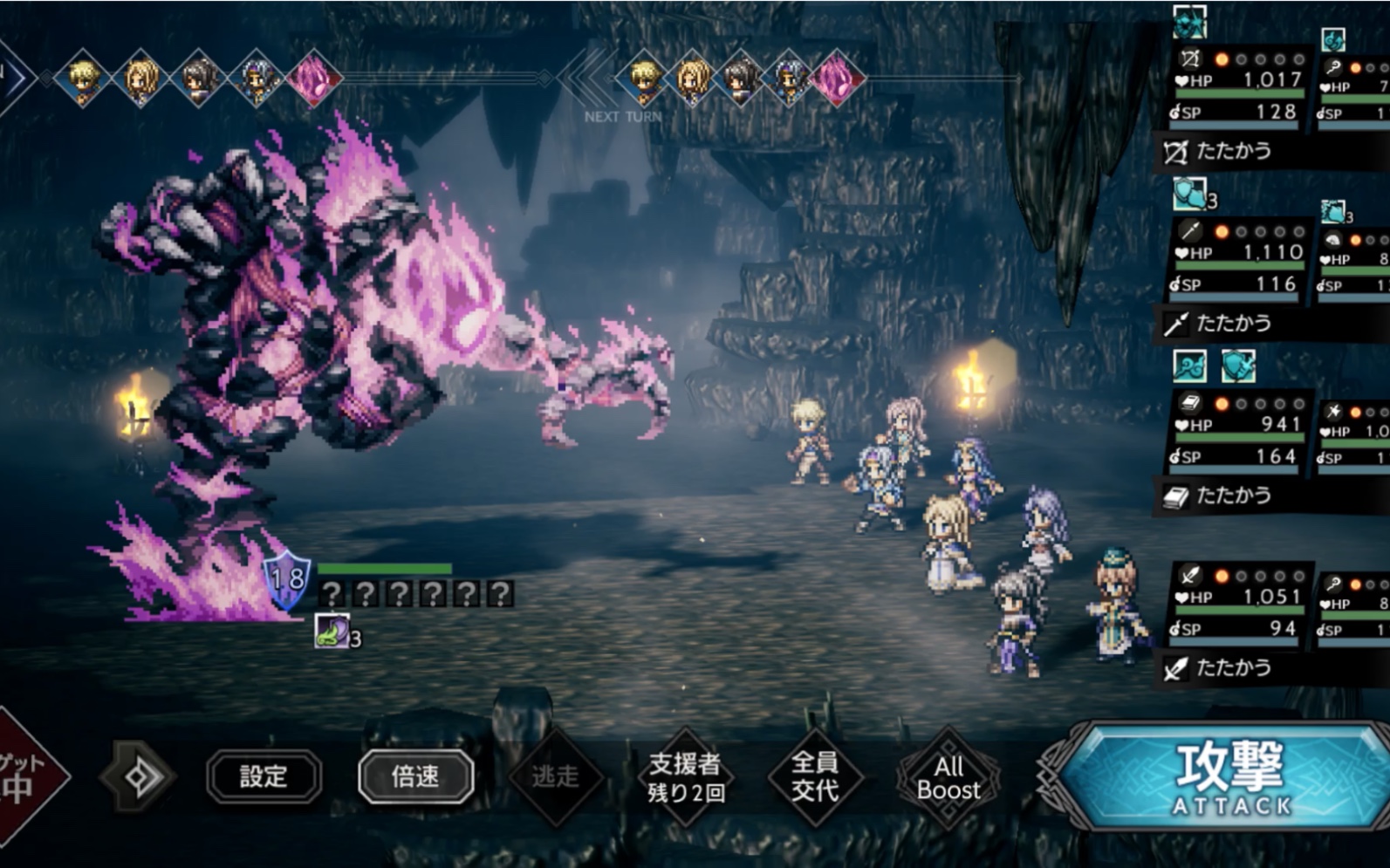1390x868 pixels.
Task: Toggle the 倍速 double speed button
Action: coord(415,776)
